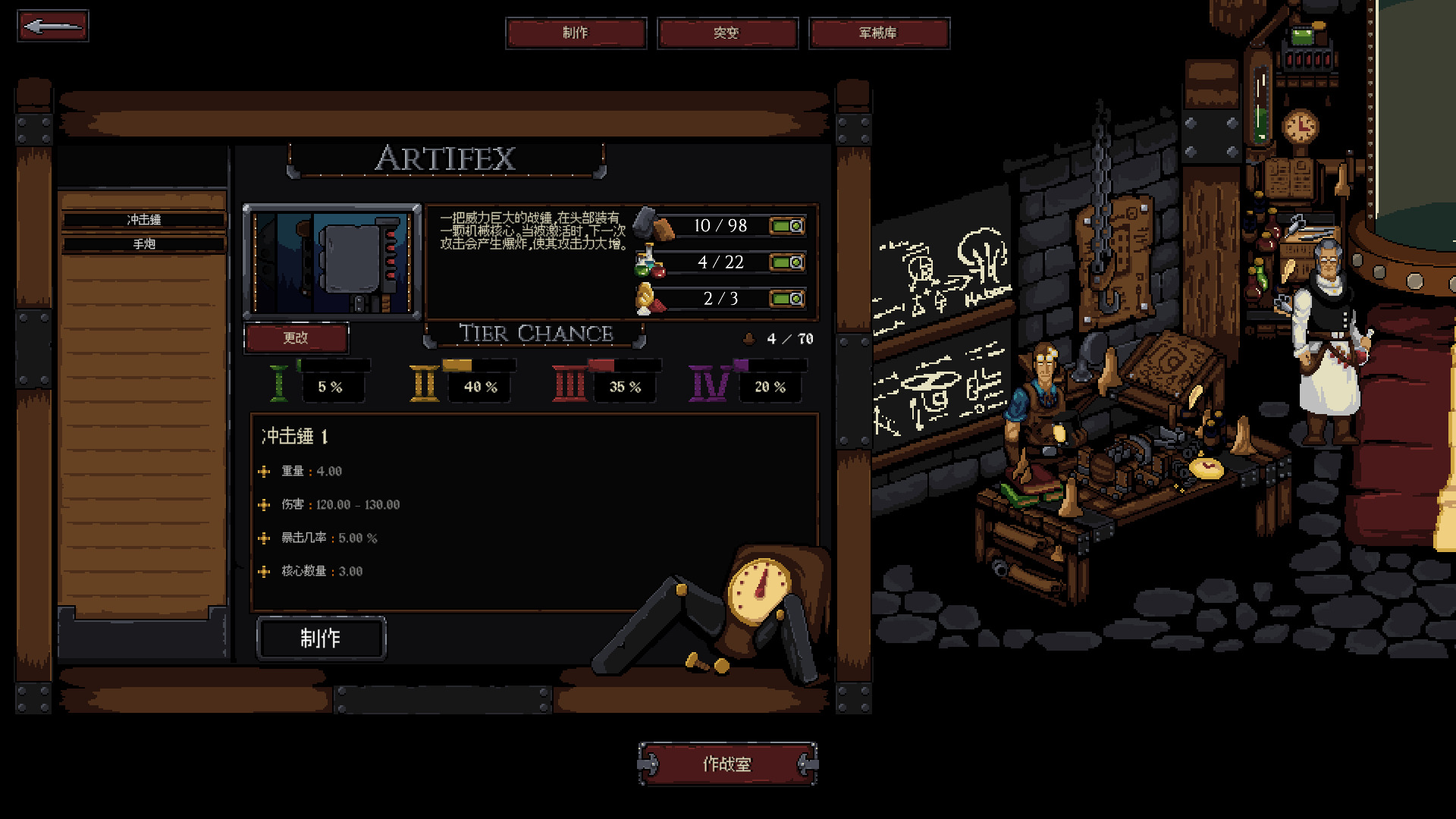Switch to the 军械库 armory tab

tap(878, 33)
